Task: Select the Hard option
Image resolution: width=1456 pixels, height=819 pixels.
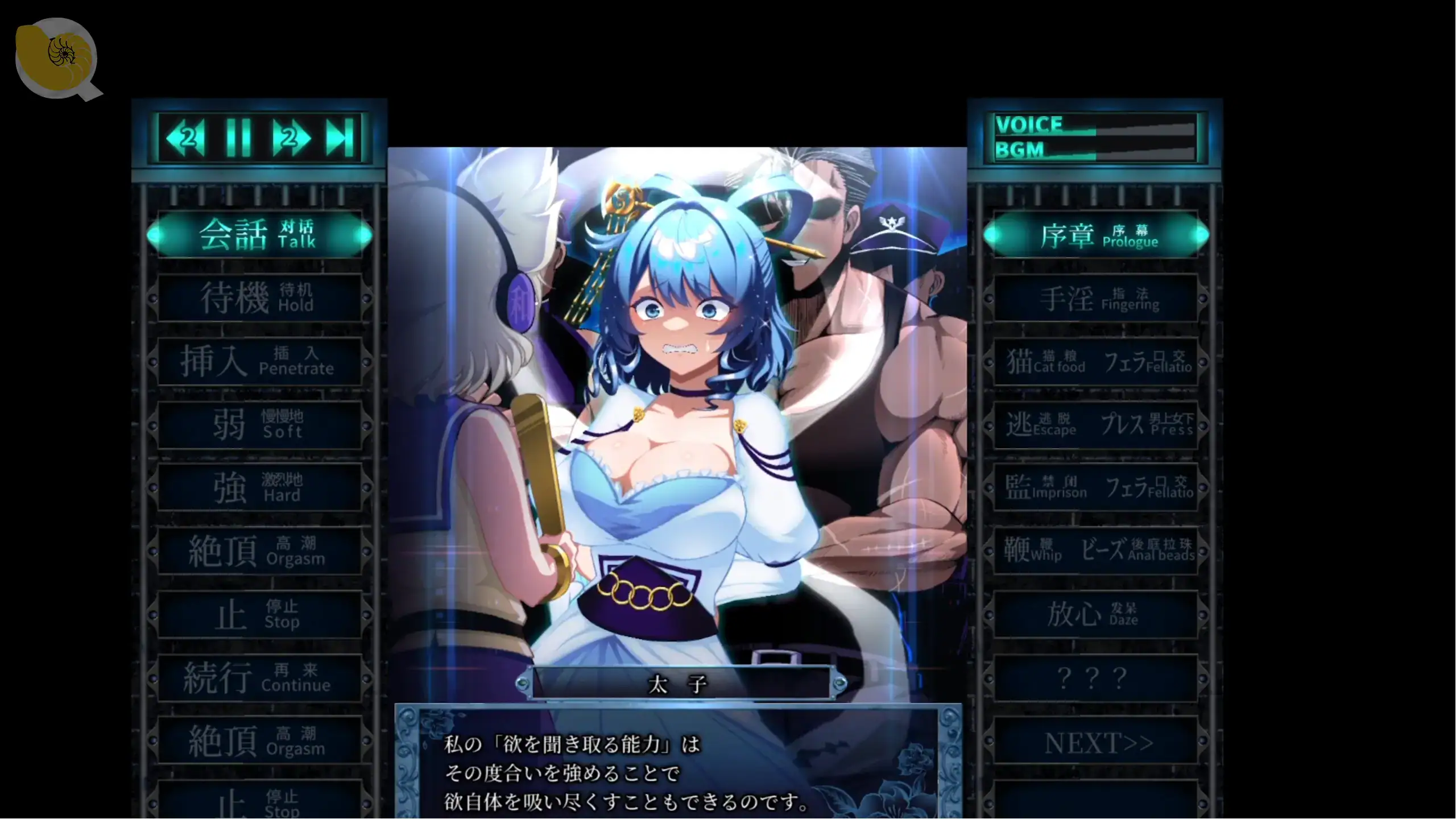Action: 259,487
